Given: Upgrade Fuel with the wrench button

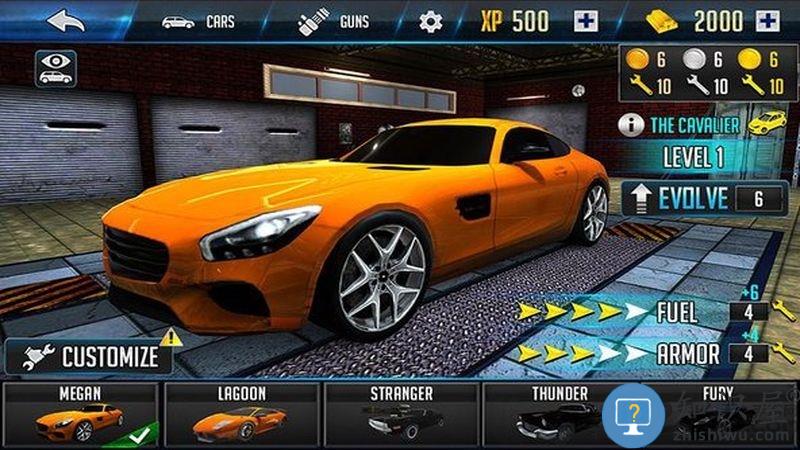Looking at the screenshot, I should click(x=784, y=311).
